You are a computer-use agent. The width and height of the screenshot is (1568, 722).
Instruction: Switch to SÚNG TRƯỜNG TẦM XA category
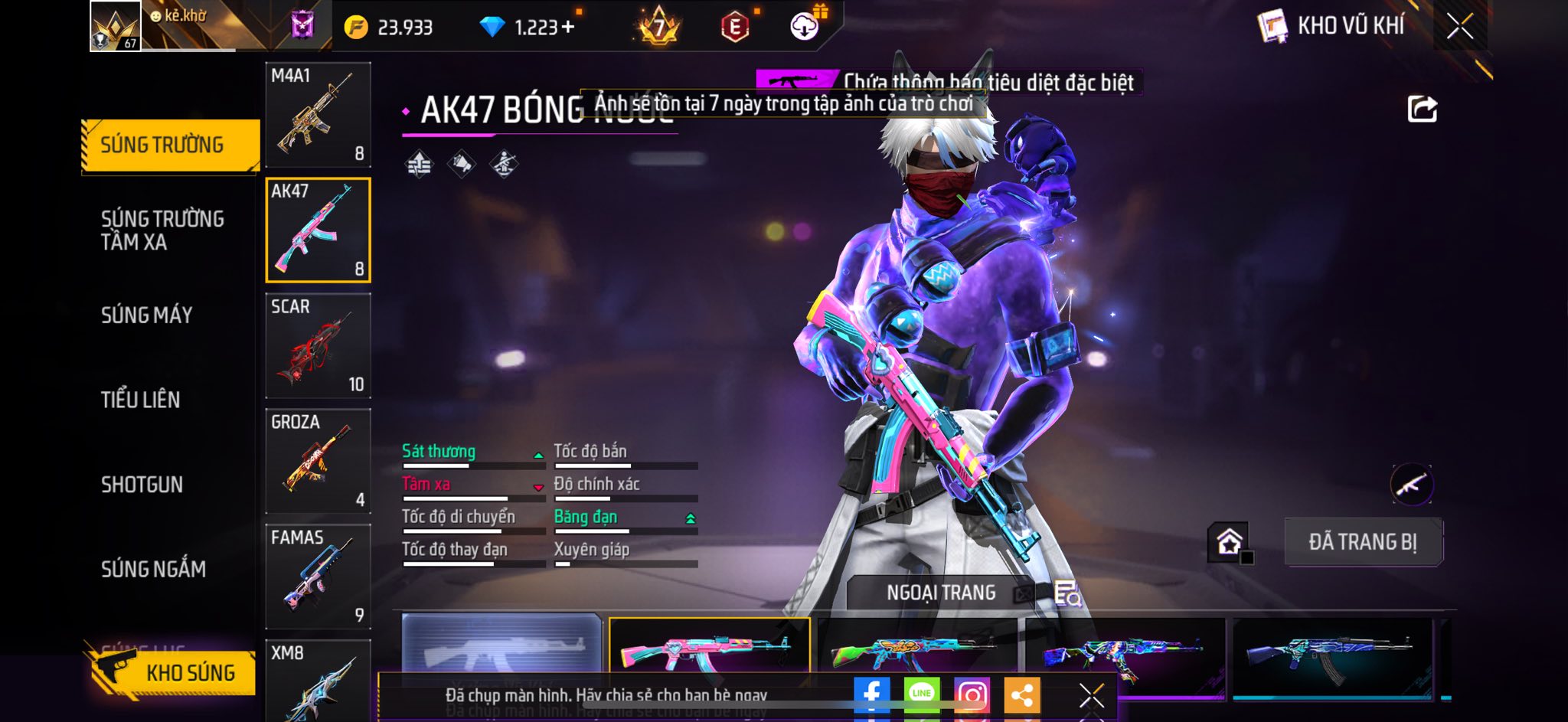pos(162,230)
